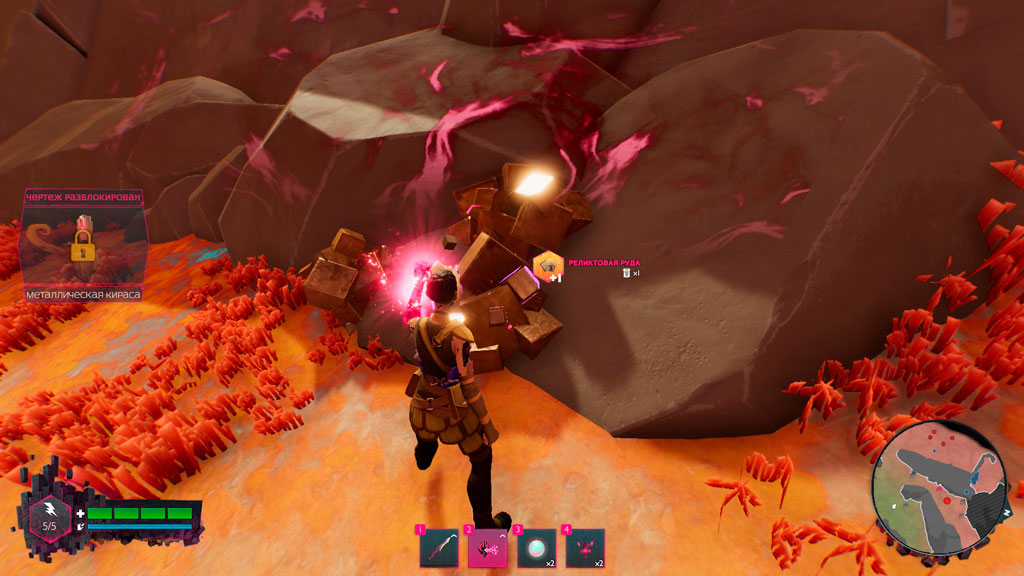Choose the highlighted pink hand item slot

pos(488,548)
